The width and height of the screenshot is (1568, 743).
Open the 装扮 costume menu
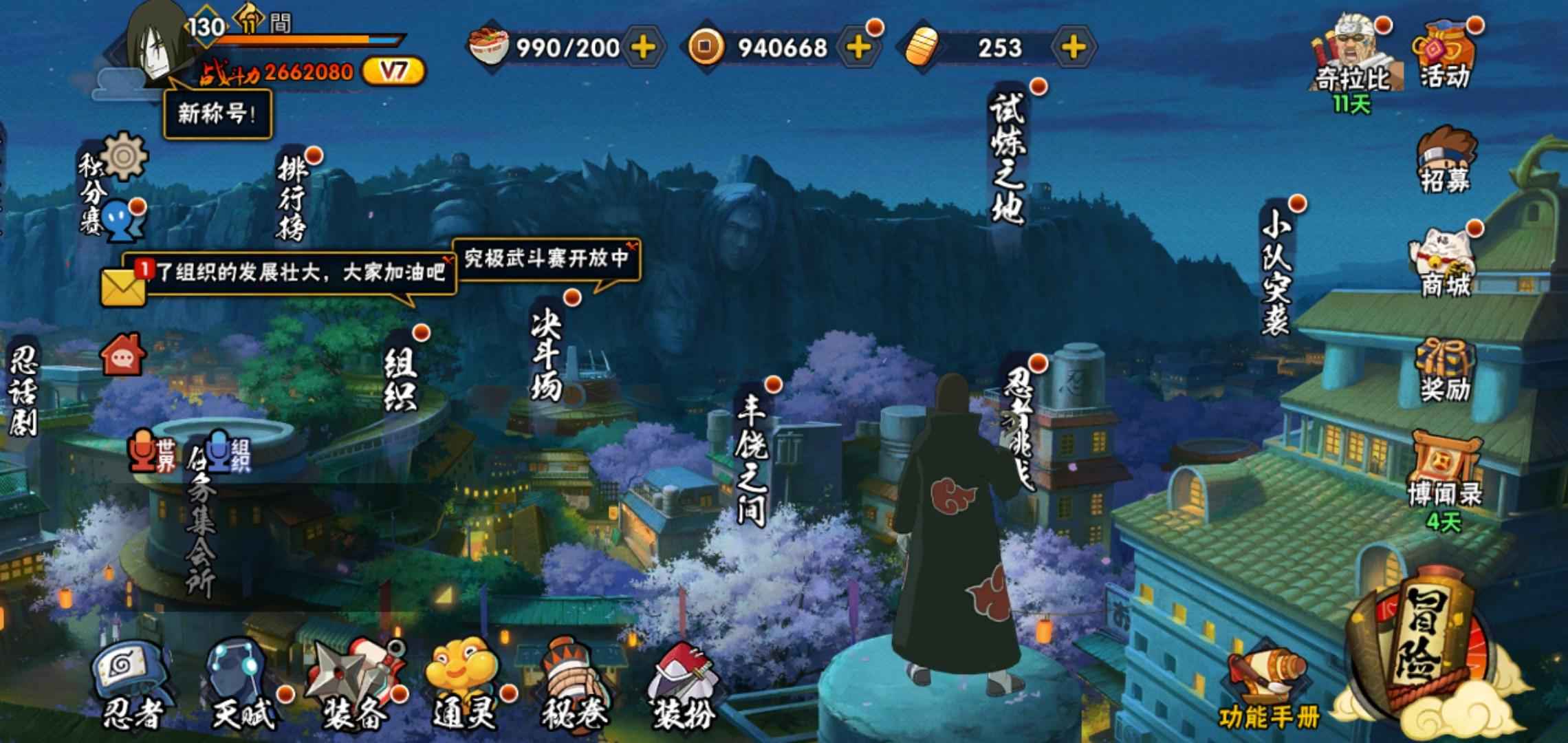(x=682, y=686)
